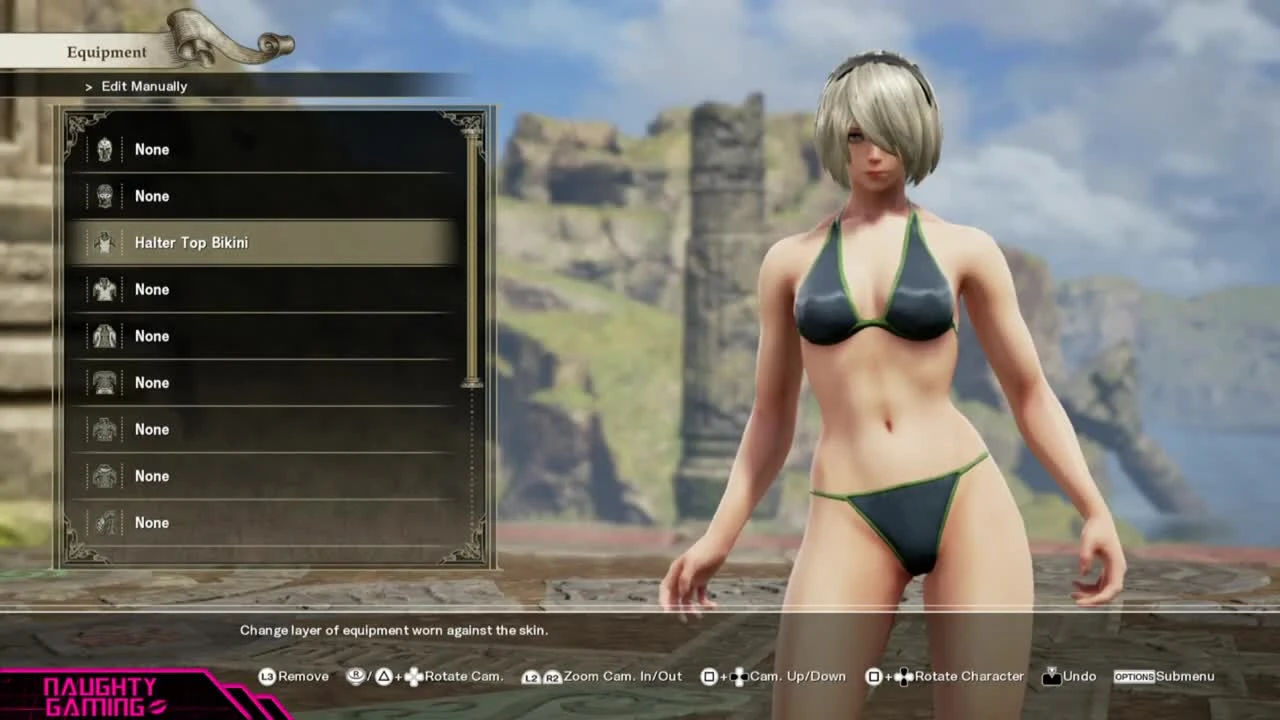
Task: Expand the chevron before Edit Manually
Action: [88, 86]
